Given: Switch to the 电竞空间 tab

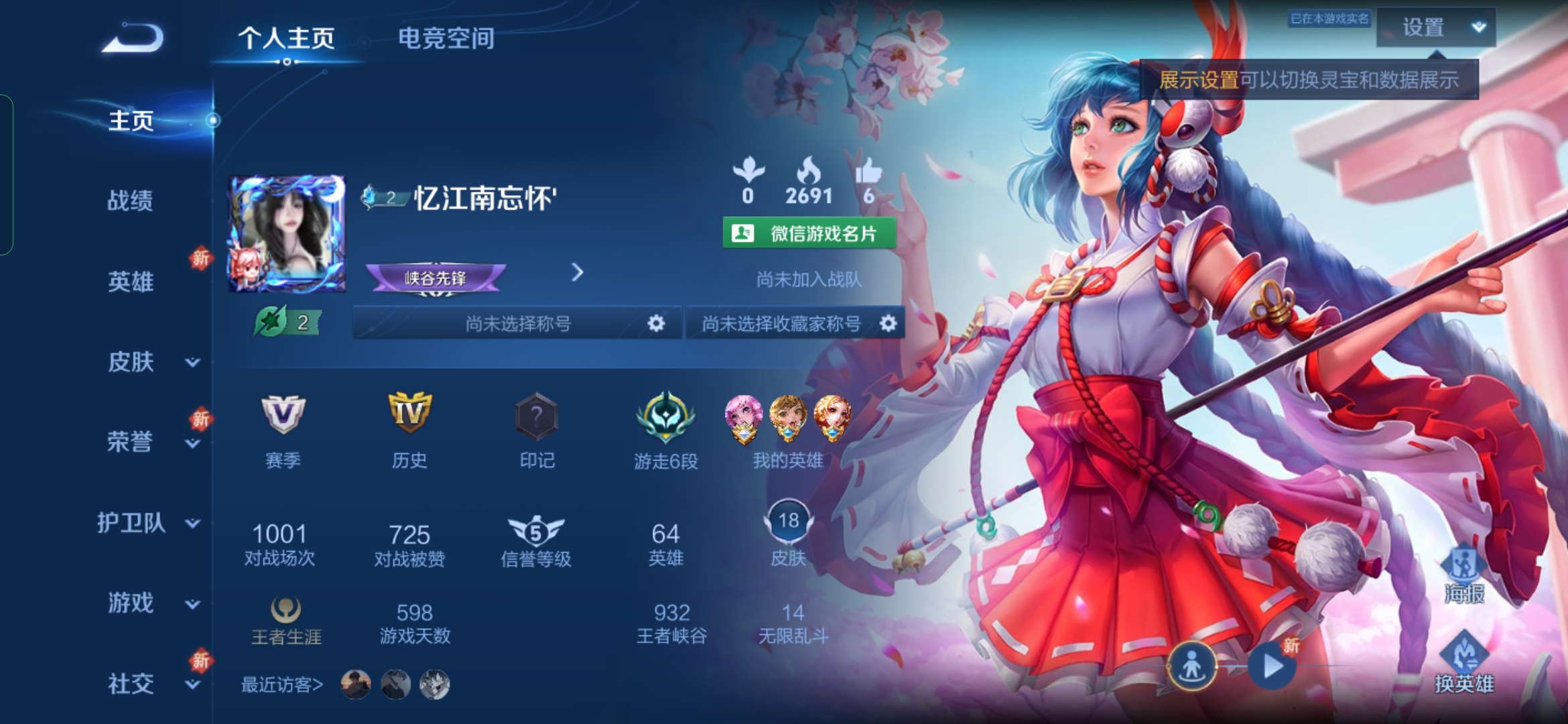Looking at the screenshot, I should pyautogui.click(x=446, y=38).
